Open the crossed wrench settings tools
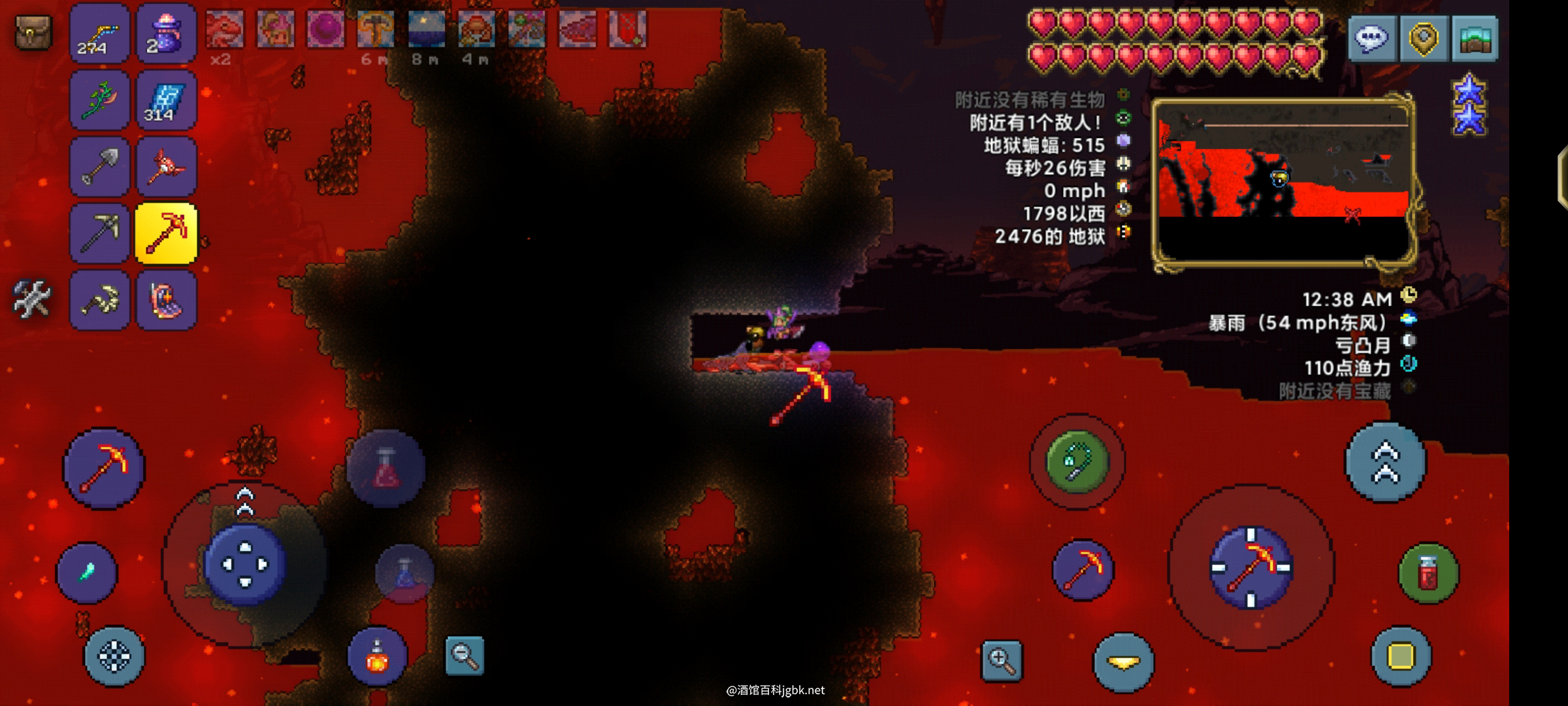Viewport: 1568px width, 706px height. [x=31, y=299]
